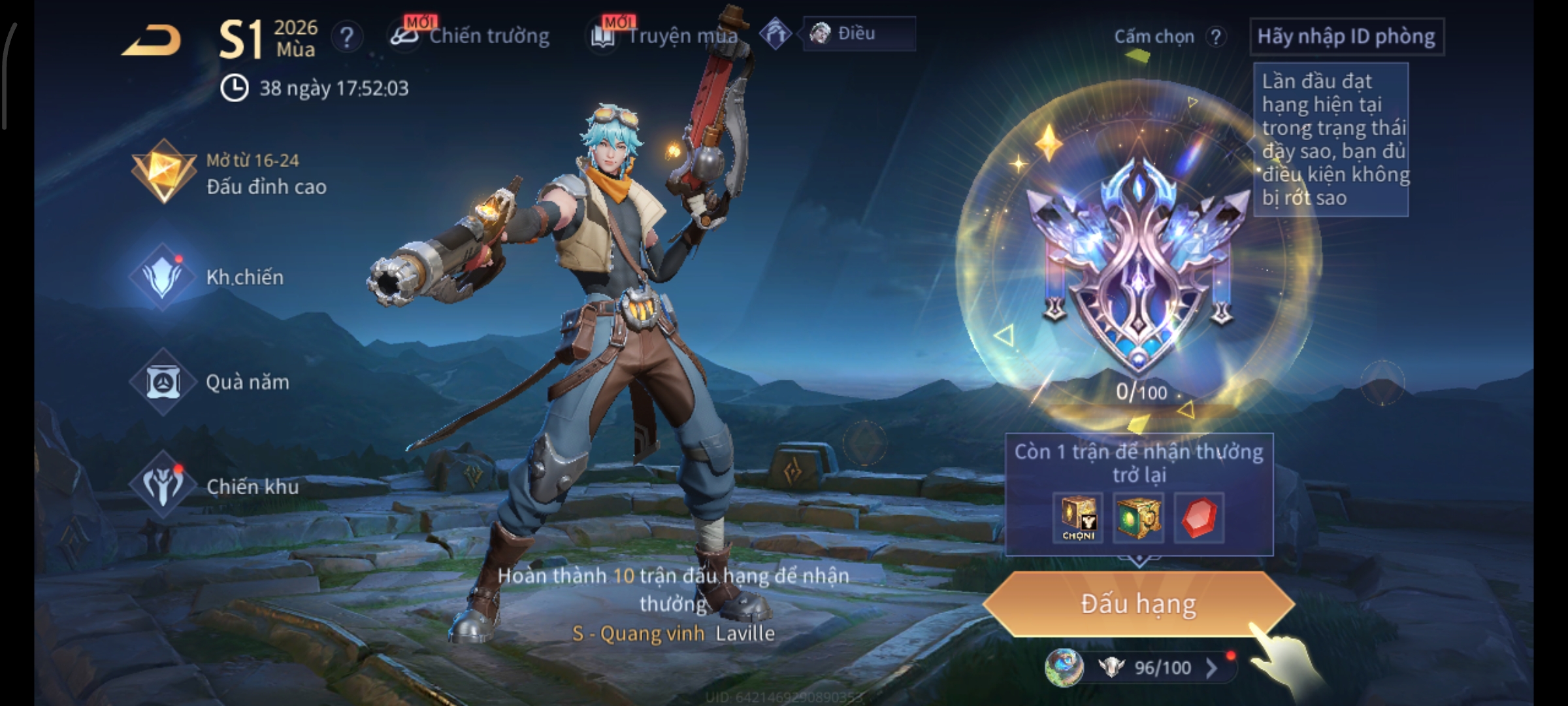Open the Kh.chiến menu
Screen dimensions: 1568x706
coord(209,277)
